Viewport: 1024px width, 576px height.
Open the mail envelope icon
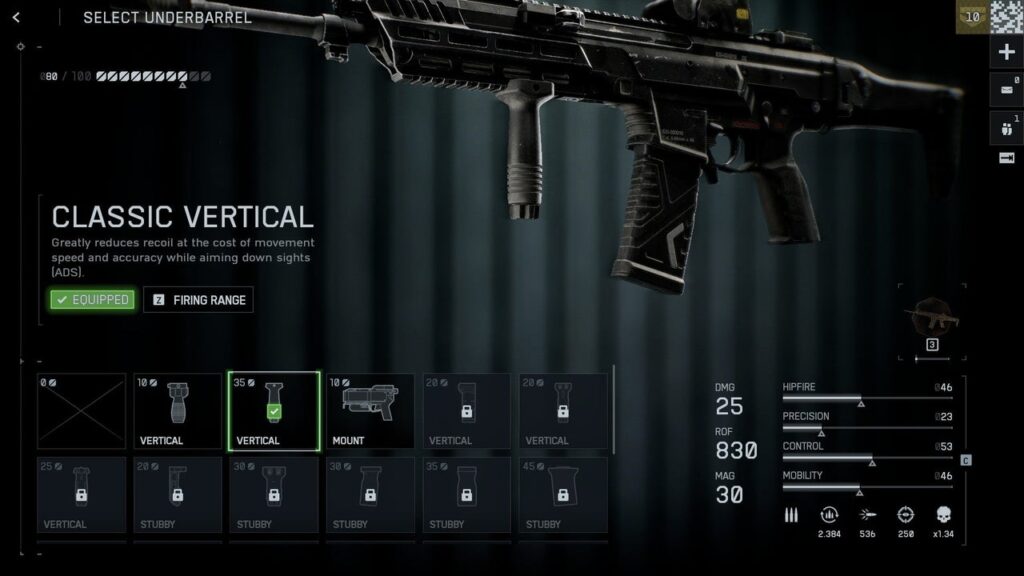[1006, 89]
